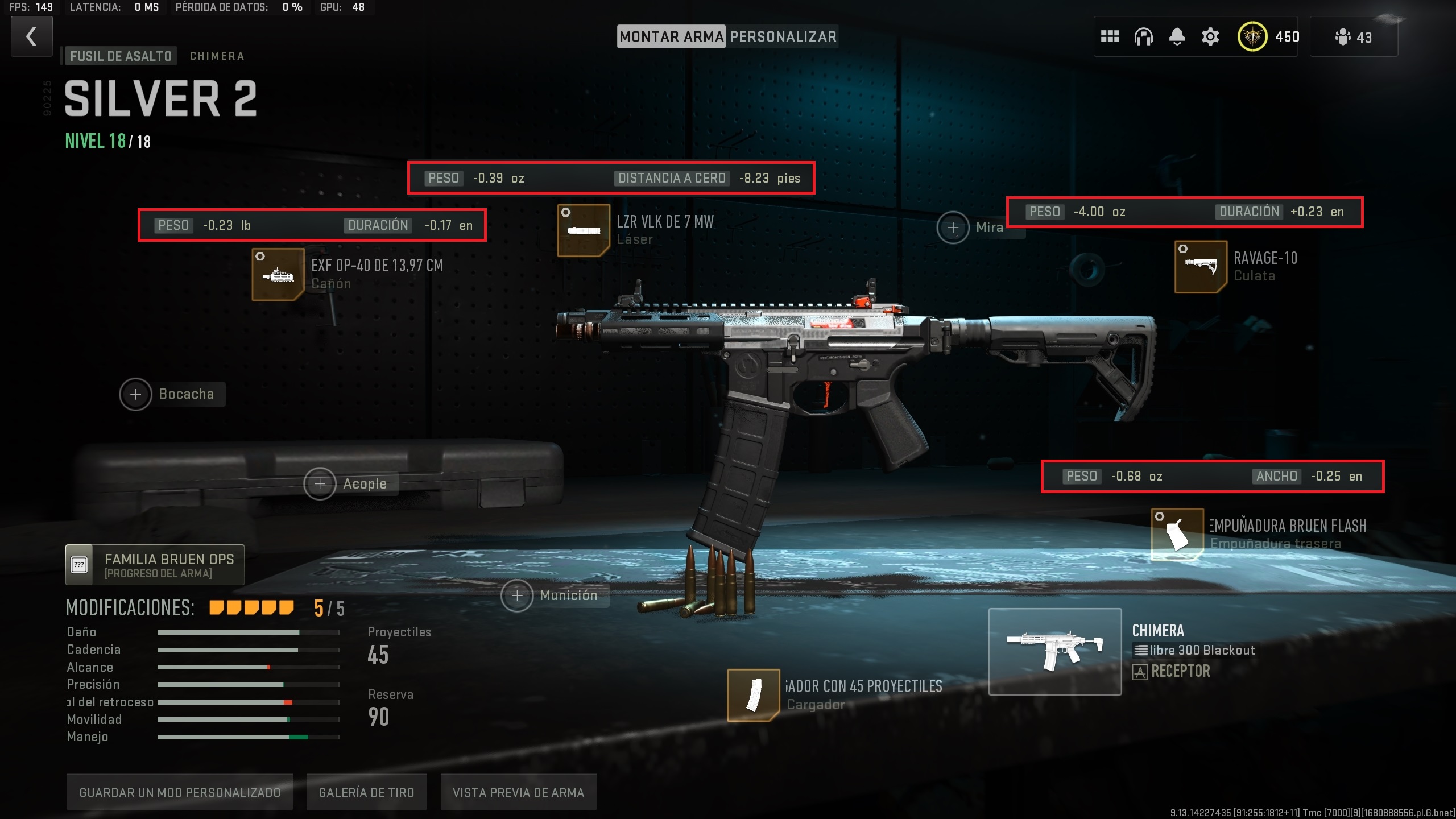Add a Mira optic attachment
This screenshot has height=819, width=1456.
click(x=953, y=227)
